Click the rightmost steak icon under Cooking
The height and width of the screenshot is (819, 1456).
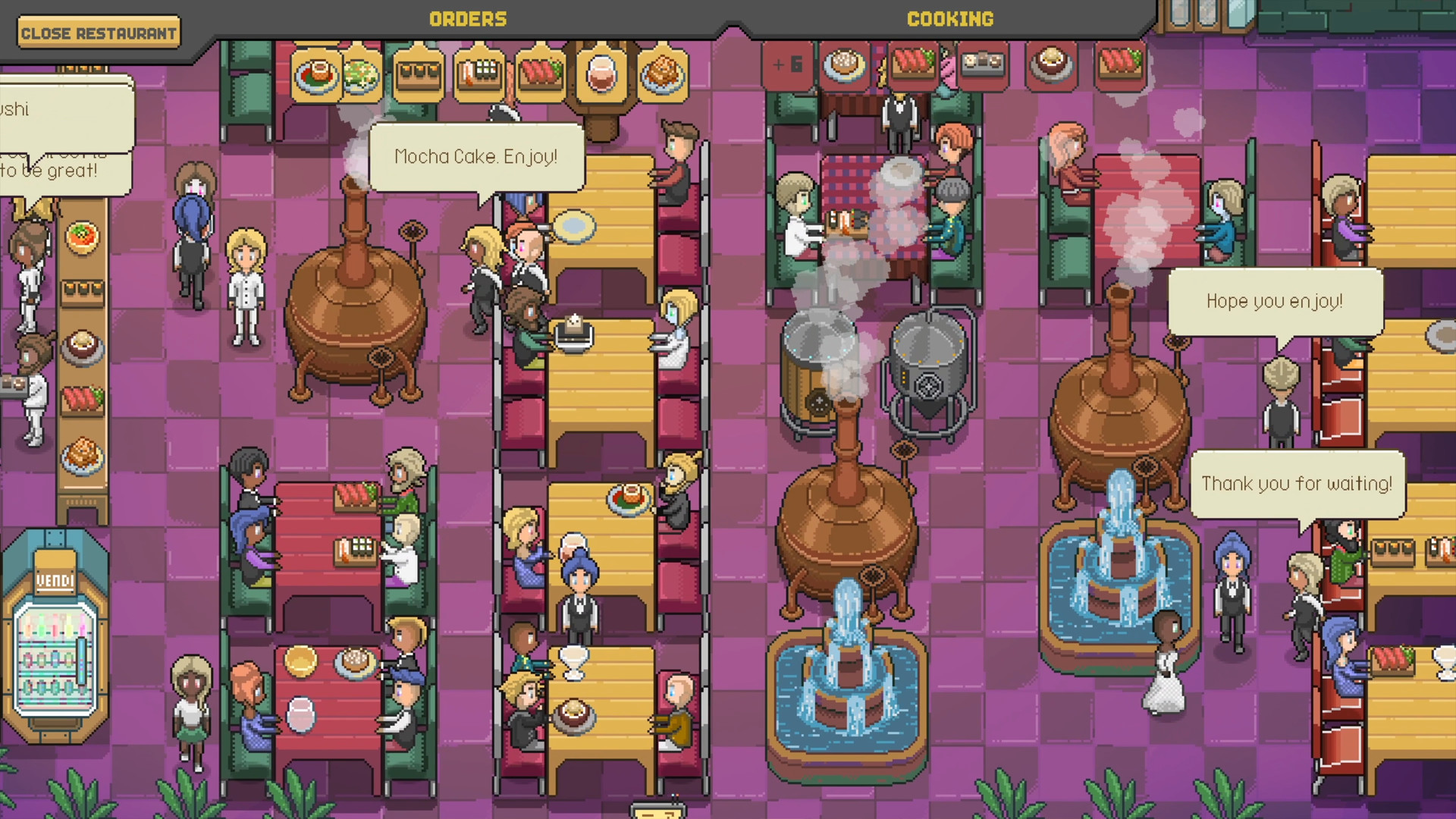tap(1122, 66)
